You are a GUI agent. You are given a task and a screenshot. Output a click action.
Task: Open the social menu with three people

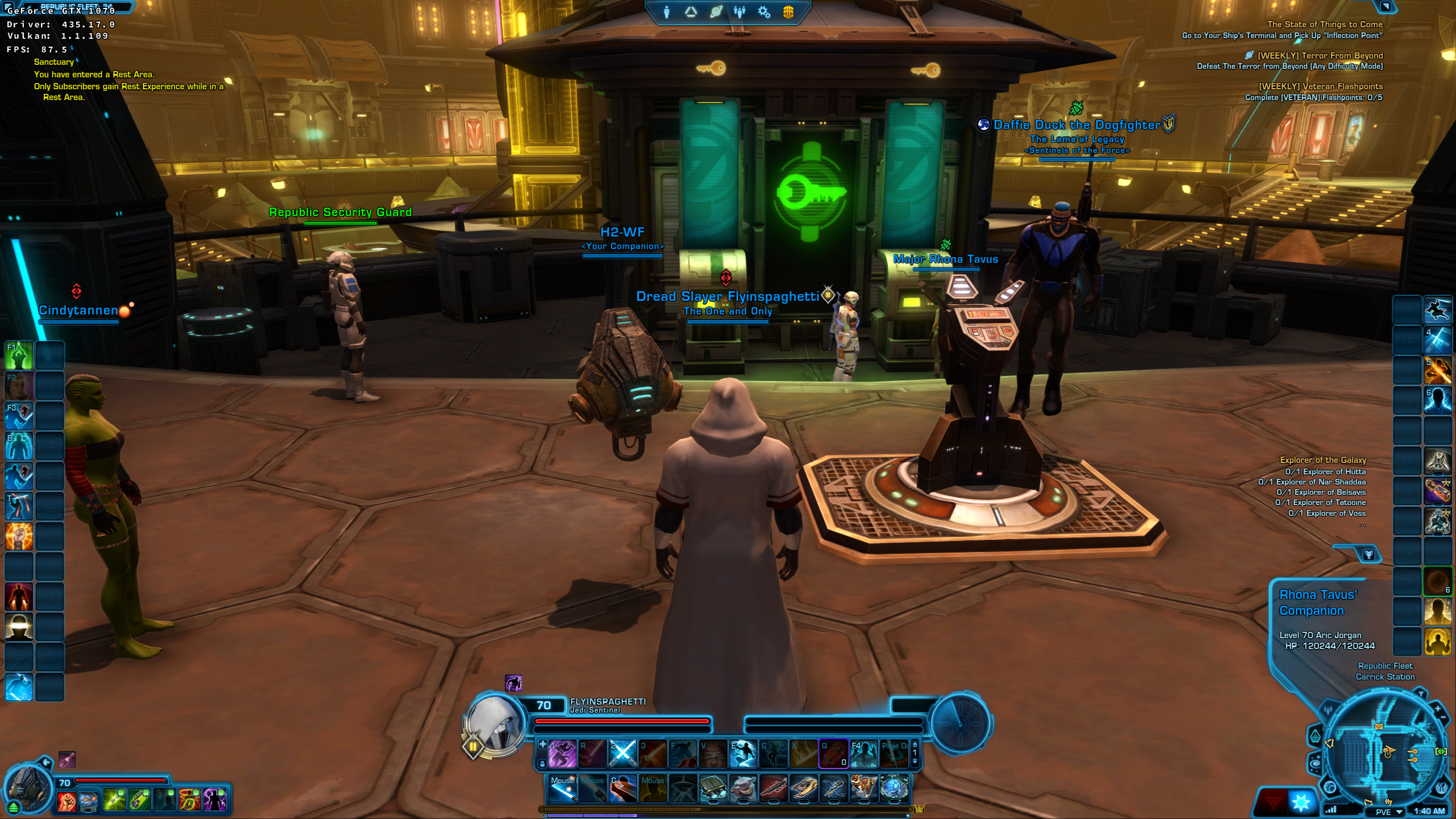[739, 11]
